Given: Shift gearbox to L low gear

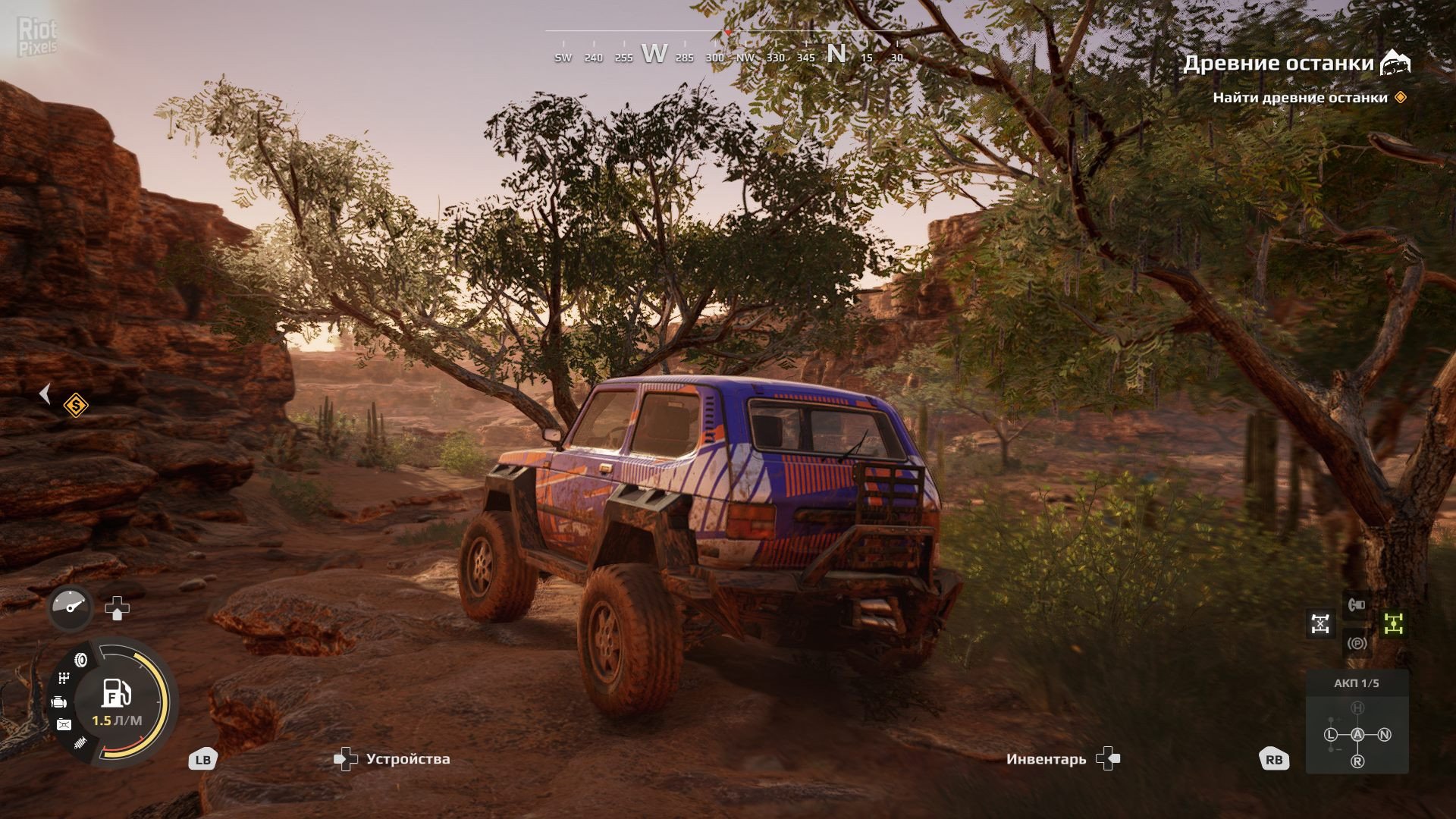Looking at the screenshot, I should click(x=1331, y=734).
